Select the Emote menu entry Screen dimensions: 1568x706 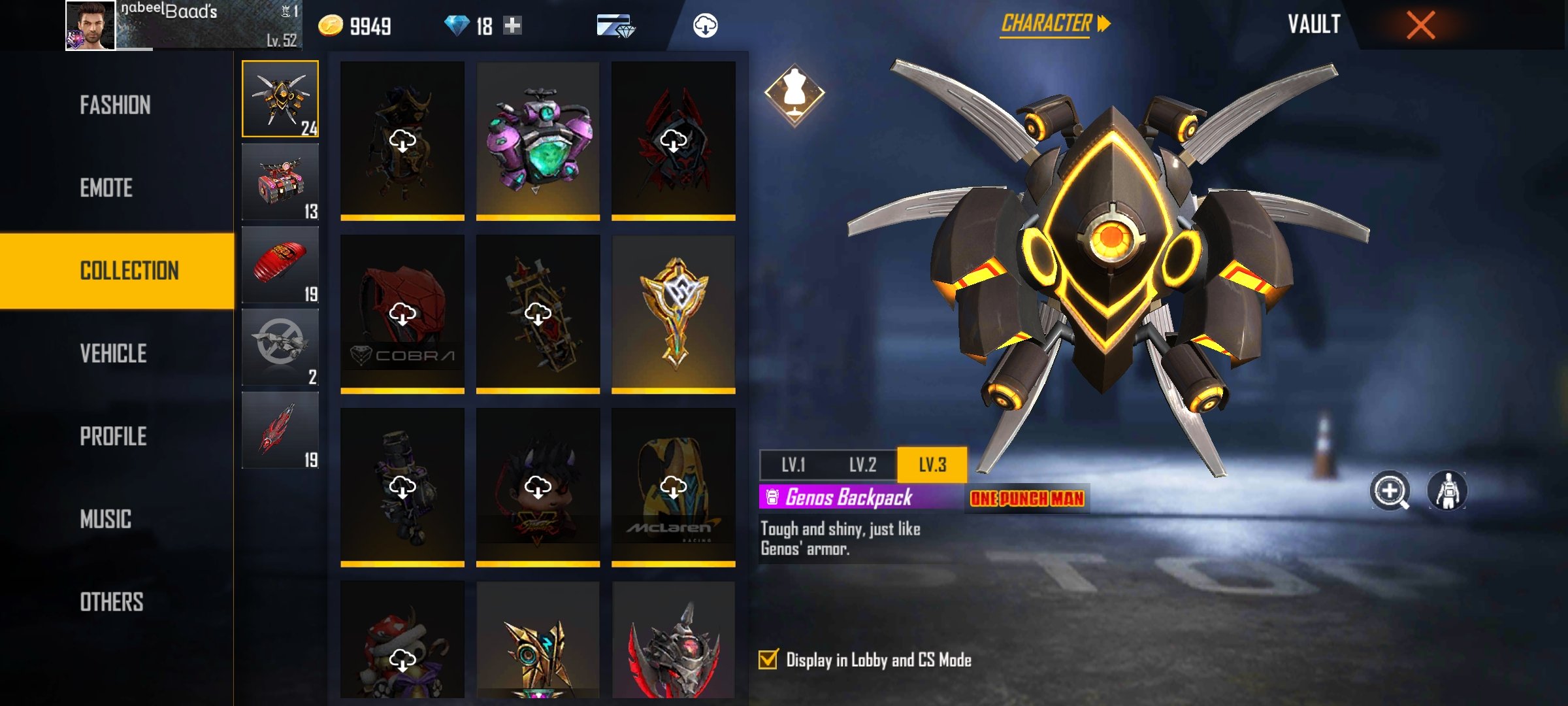[106, 188]
